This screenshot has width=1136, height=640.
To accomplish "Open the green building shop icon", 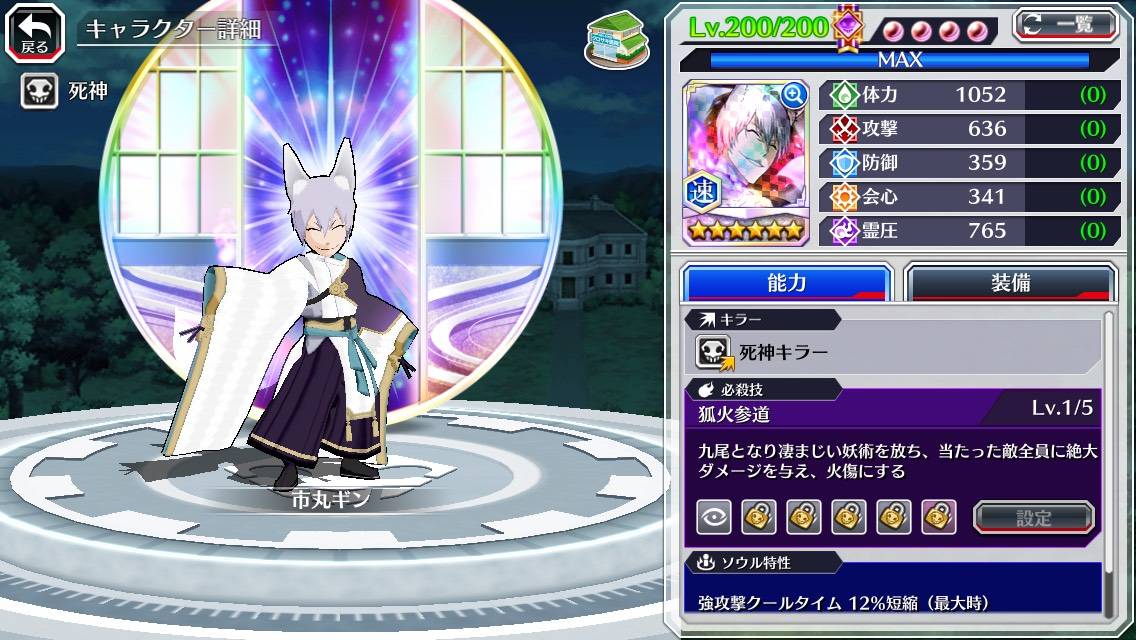I will tap(611, 37).
